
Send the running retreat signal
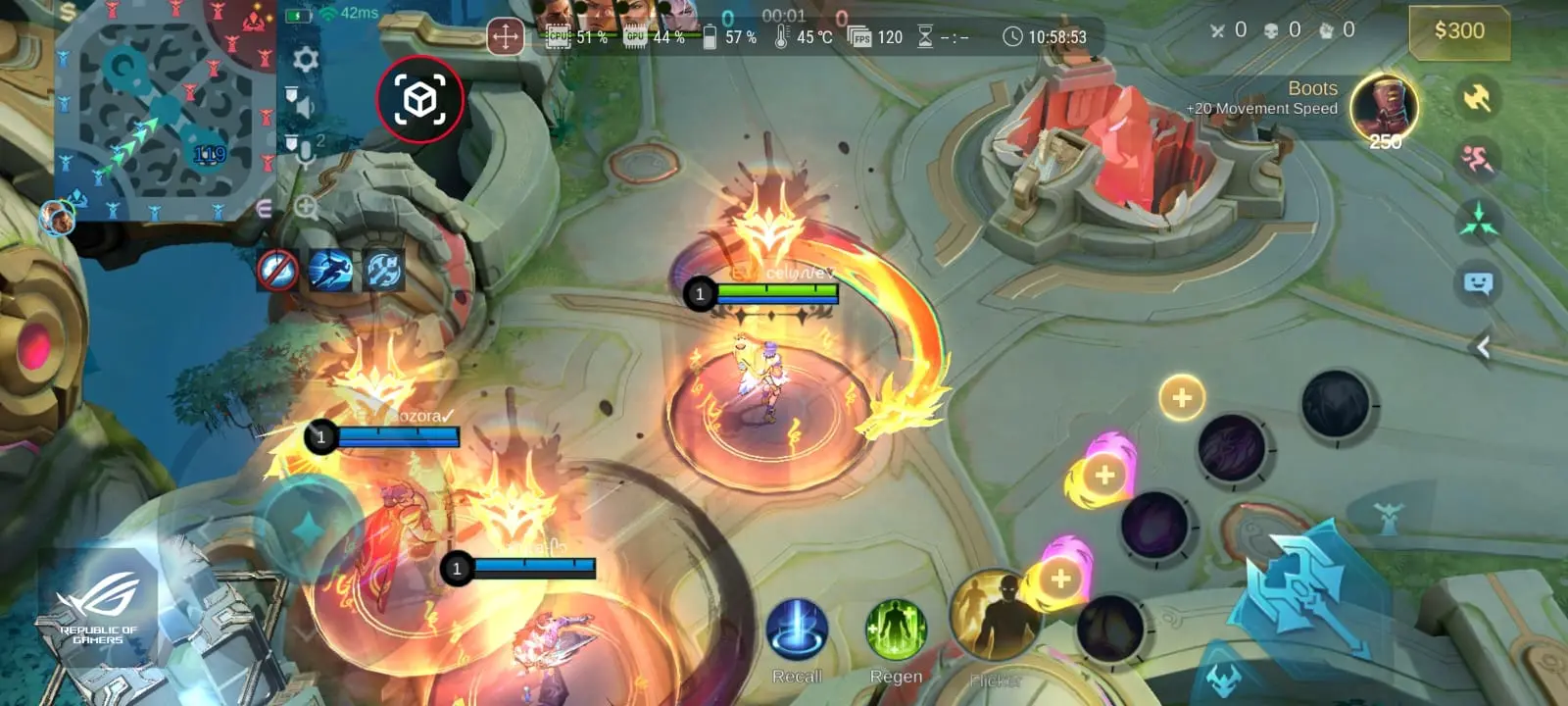pos(1477,159)
